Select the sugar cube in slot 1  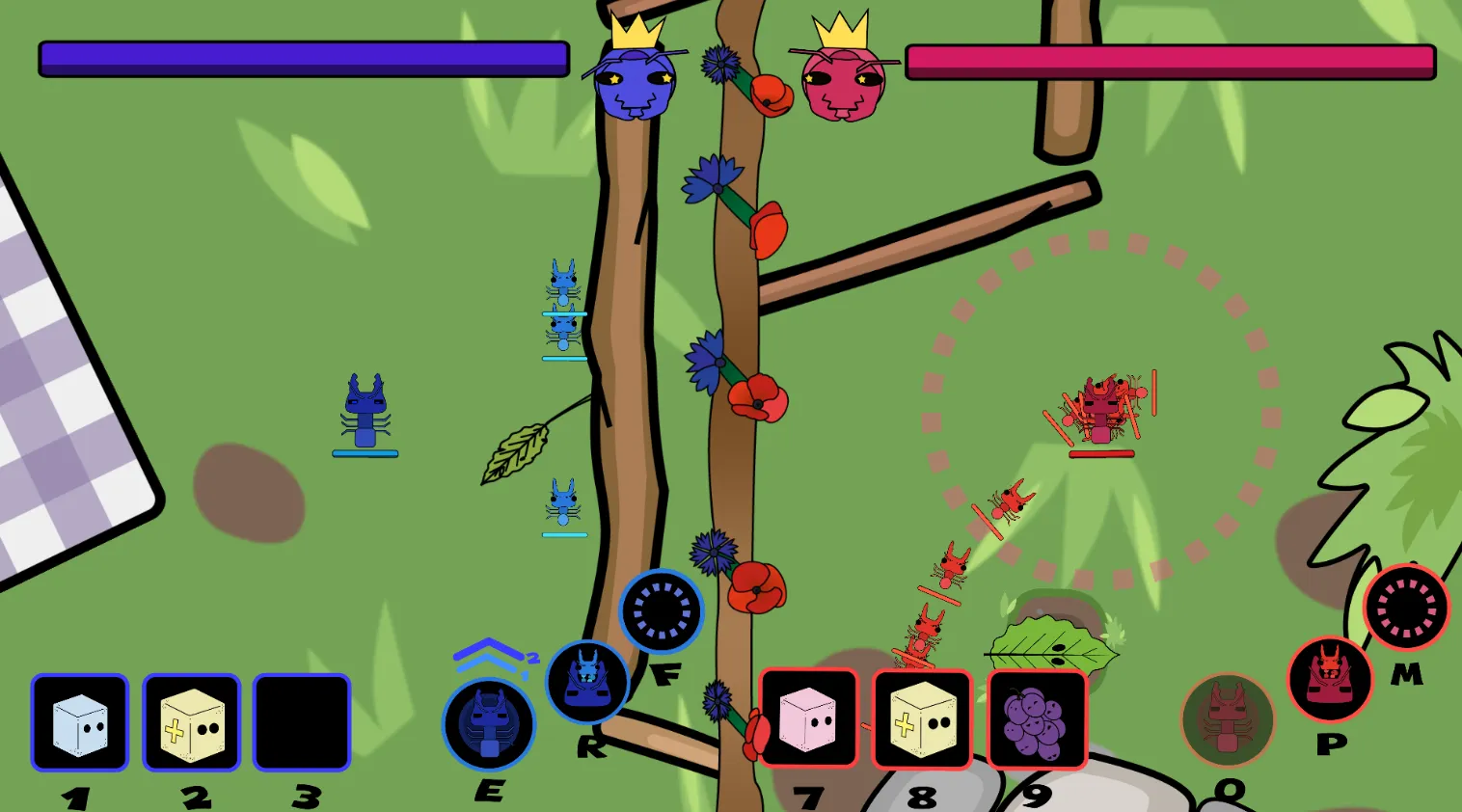coord(79,724)
